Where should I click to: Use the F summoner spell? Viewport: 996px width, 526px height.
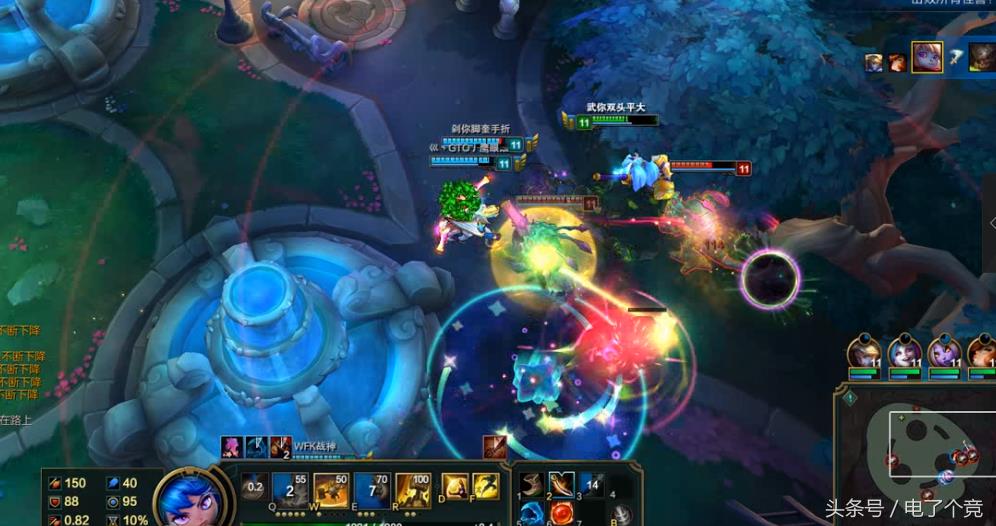coord(485,487)
